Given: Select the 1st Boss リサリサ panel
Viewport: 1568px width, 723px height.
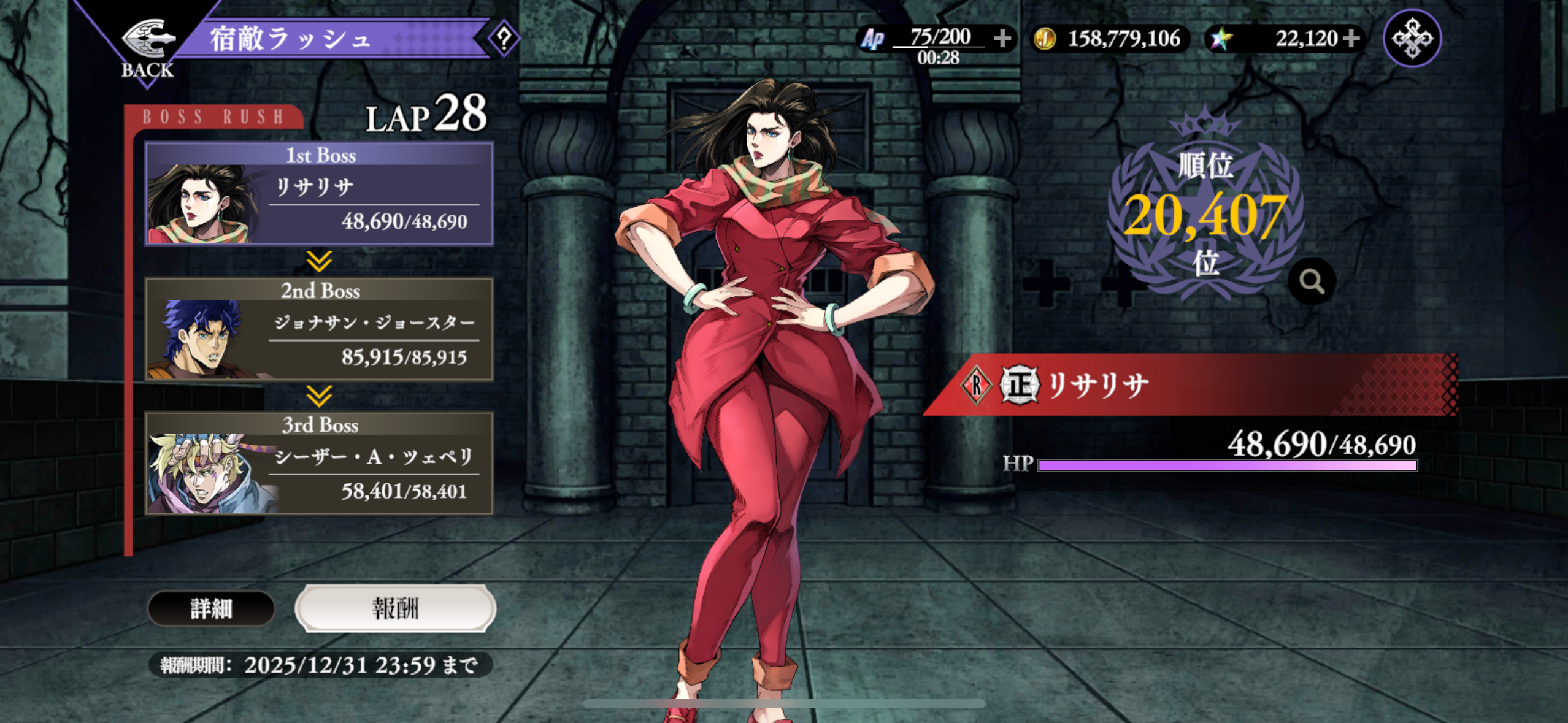Looking at the screenshot, I should click(x=319, y=194).
